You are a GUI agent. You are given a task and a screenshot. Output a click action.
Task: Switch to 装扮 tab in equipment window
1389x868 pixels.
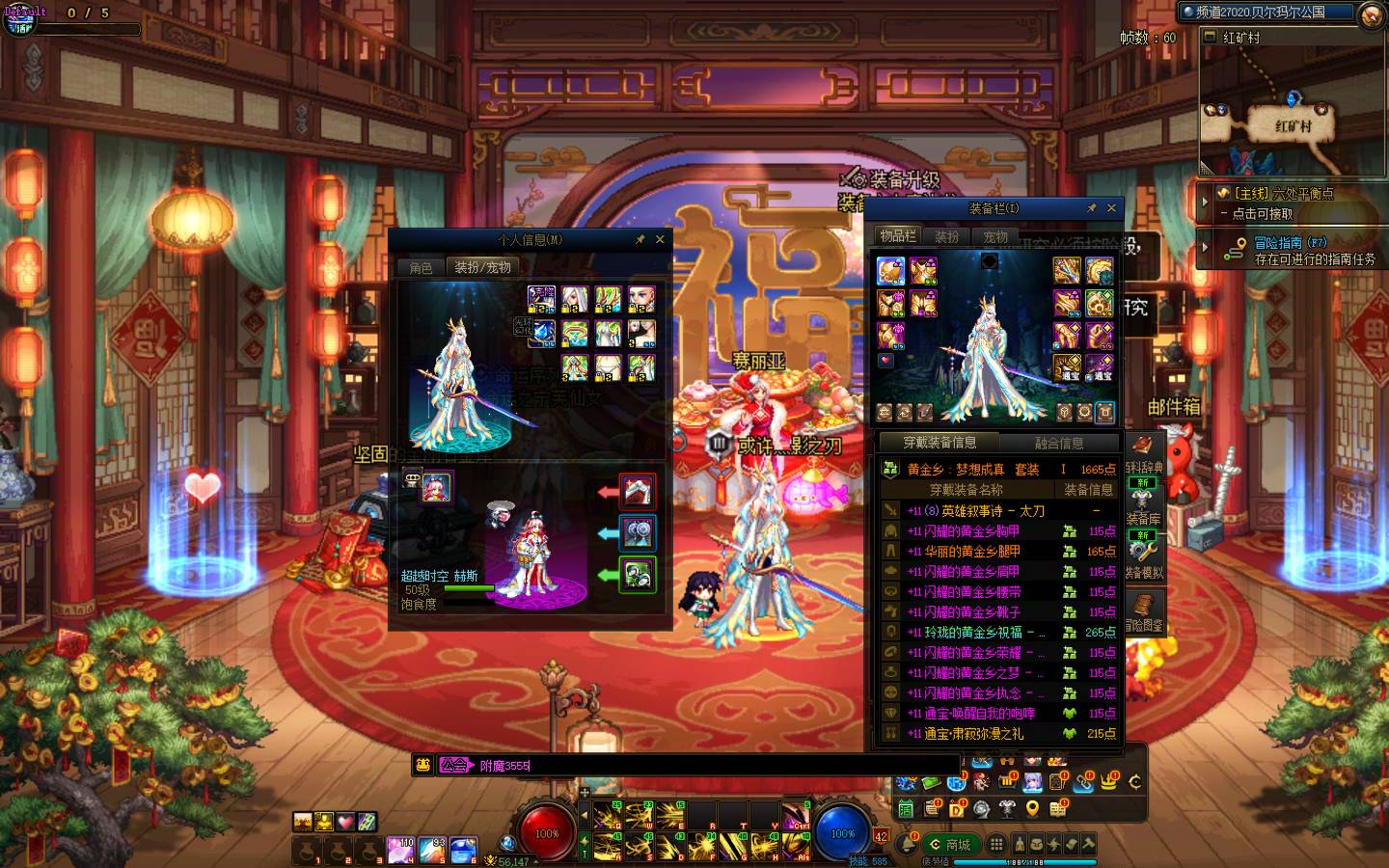[947, 235]
